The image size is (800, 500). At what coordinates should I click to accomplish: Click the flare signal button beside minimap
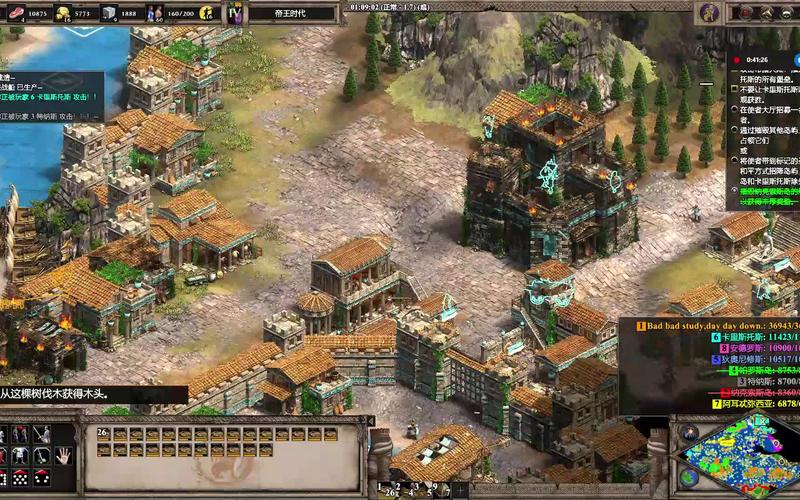click(688, 432)
